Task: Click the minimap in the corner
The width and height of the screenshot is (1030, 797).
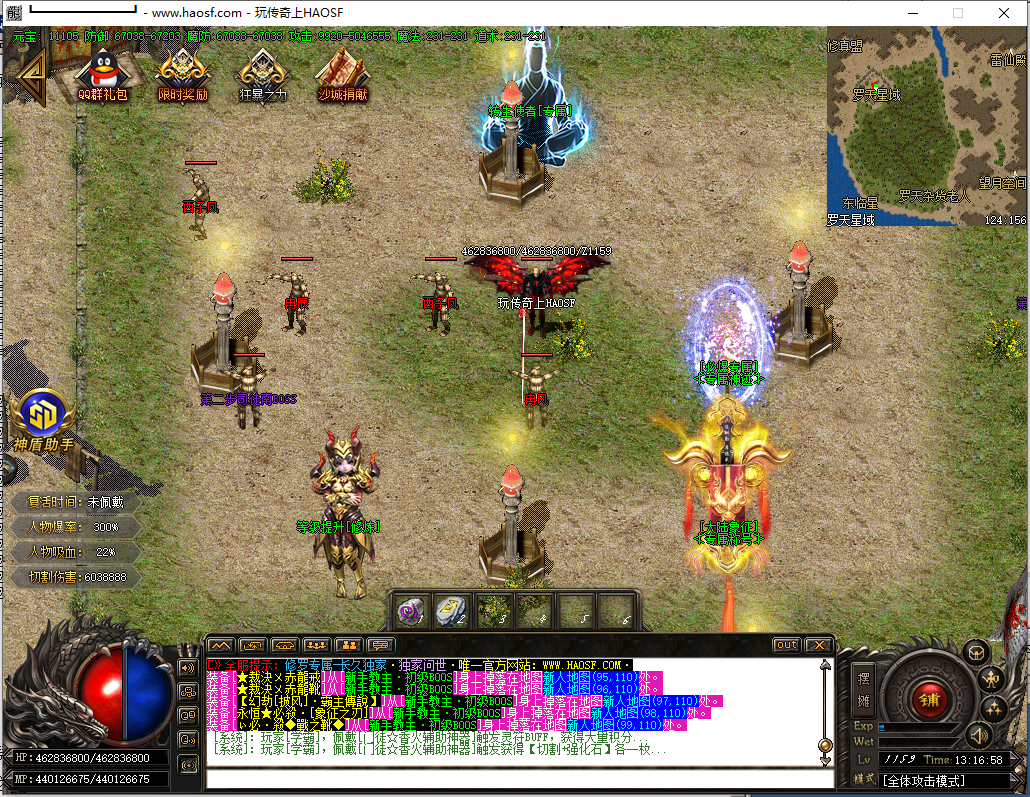Action: point(926,126)
